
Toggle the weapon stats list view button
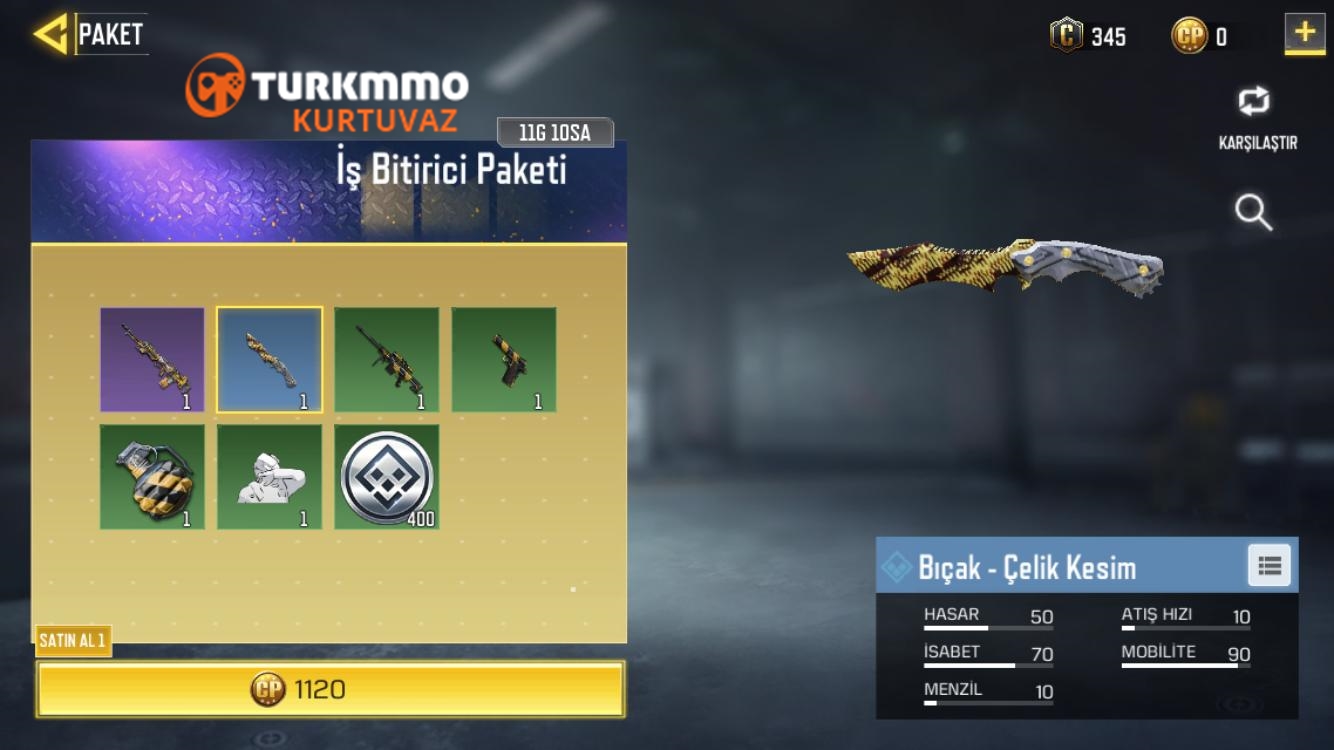coord(1268,565)
